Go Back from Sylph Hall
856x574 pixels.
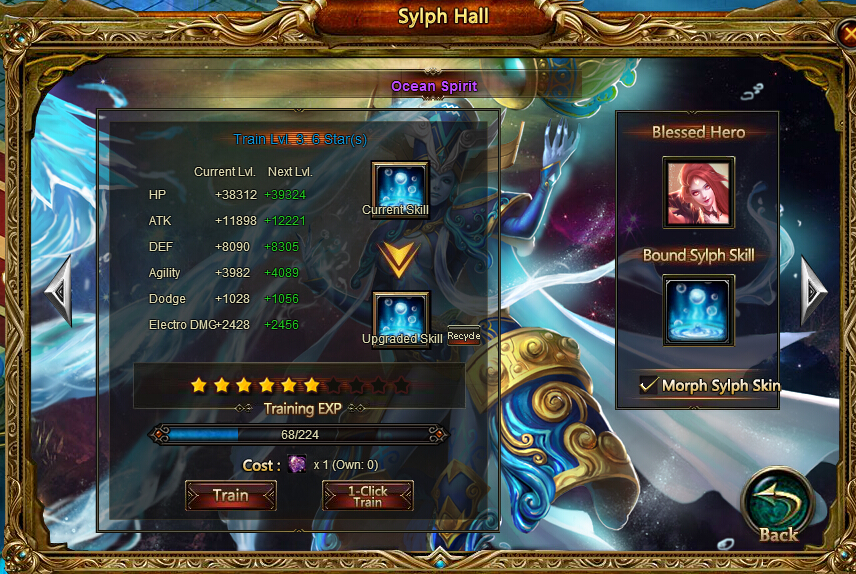pyautogui.click(x=778, y=506)
